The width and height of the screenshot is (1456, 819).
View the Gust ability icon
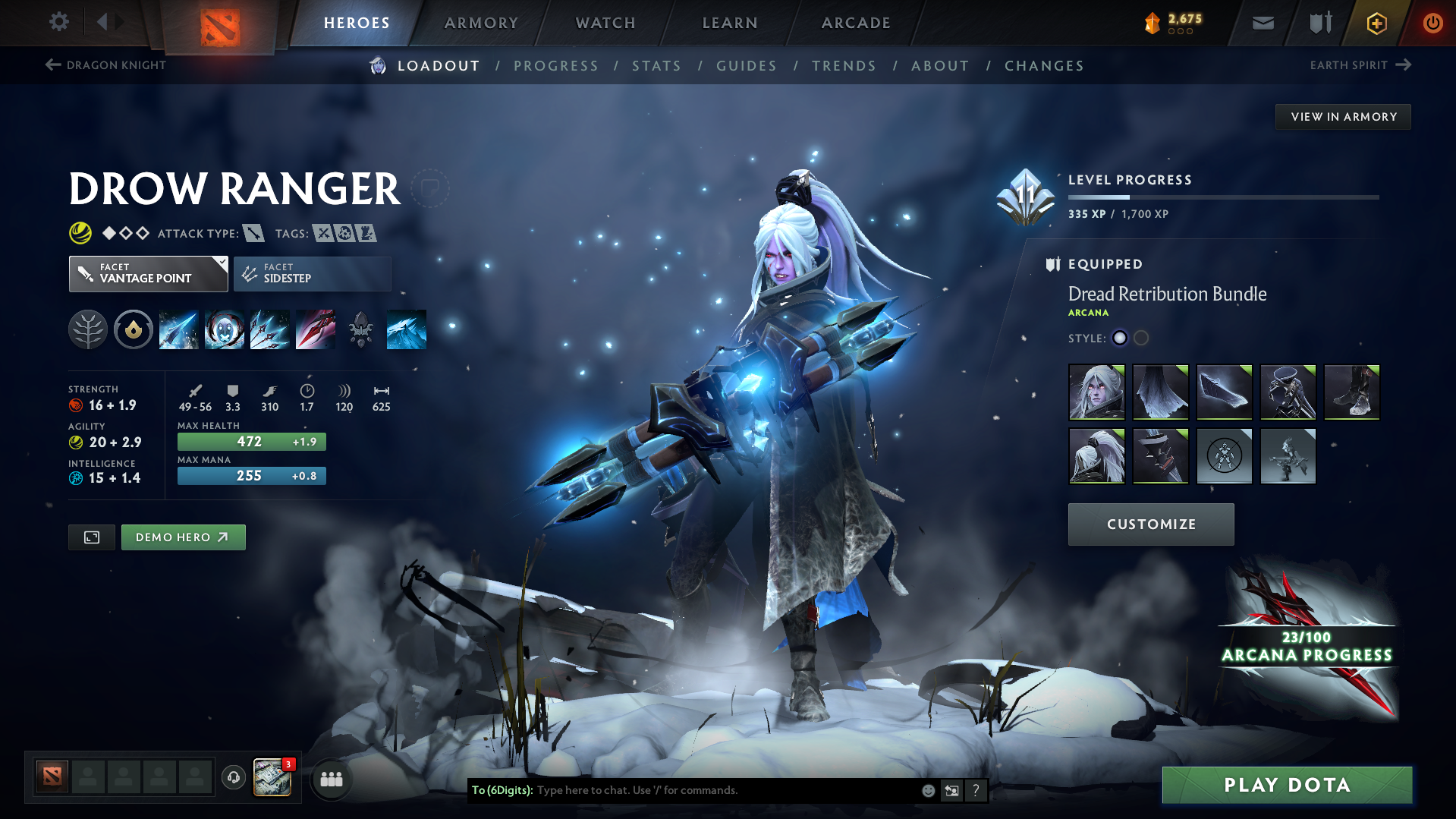pyautogui.click(x=225, y=329)
